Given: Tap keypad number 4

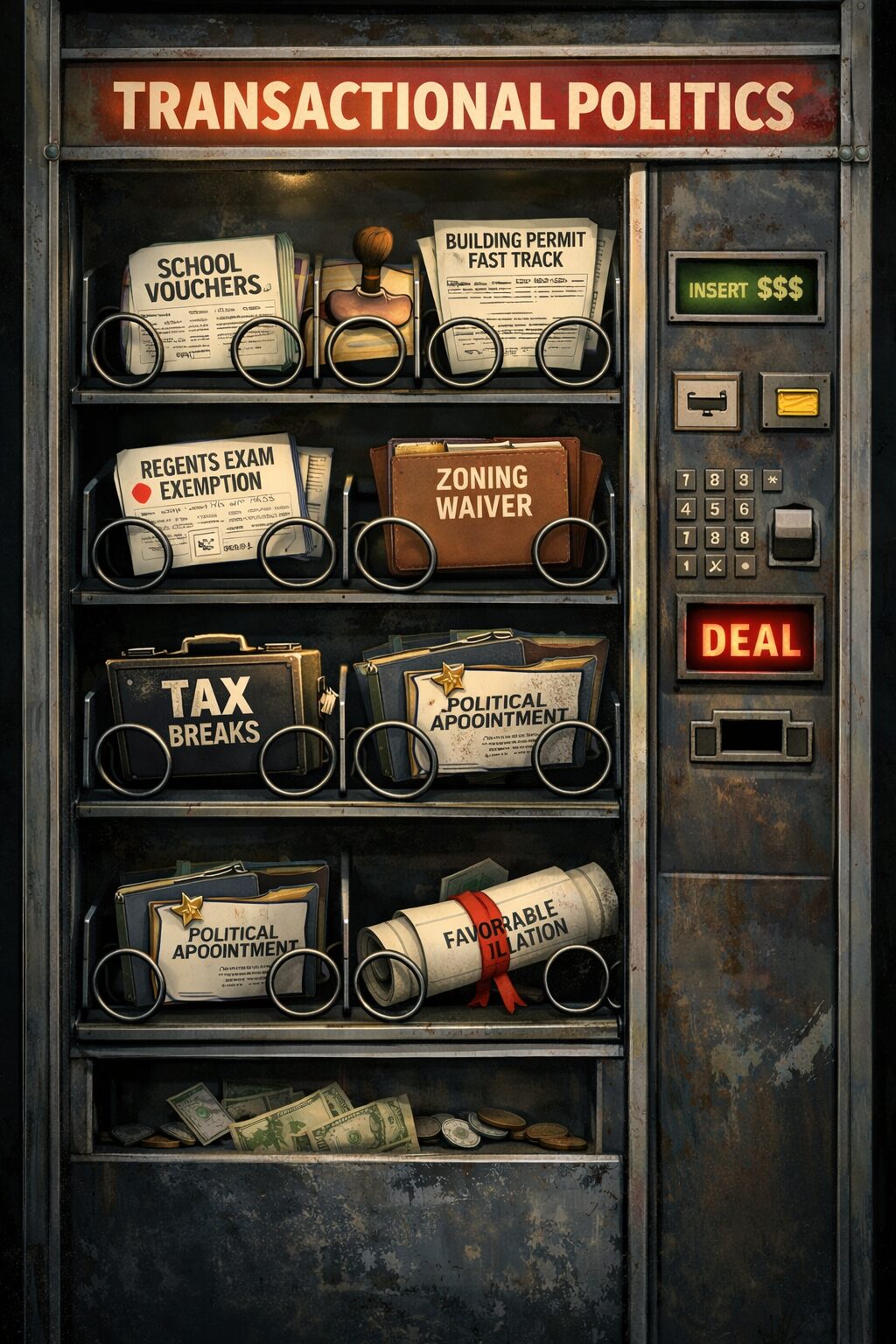Looking at the screenshot, I should click(x=687, y=508).
